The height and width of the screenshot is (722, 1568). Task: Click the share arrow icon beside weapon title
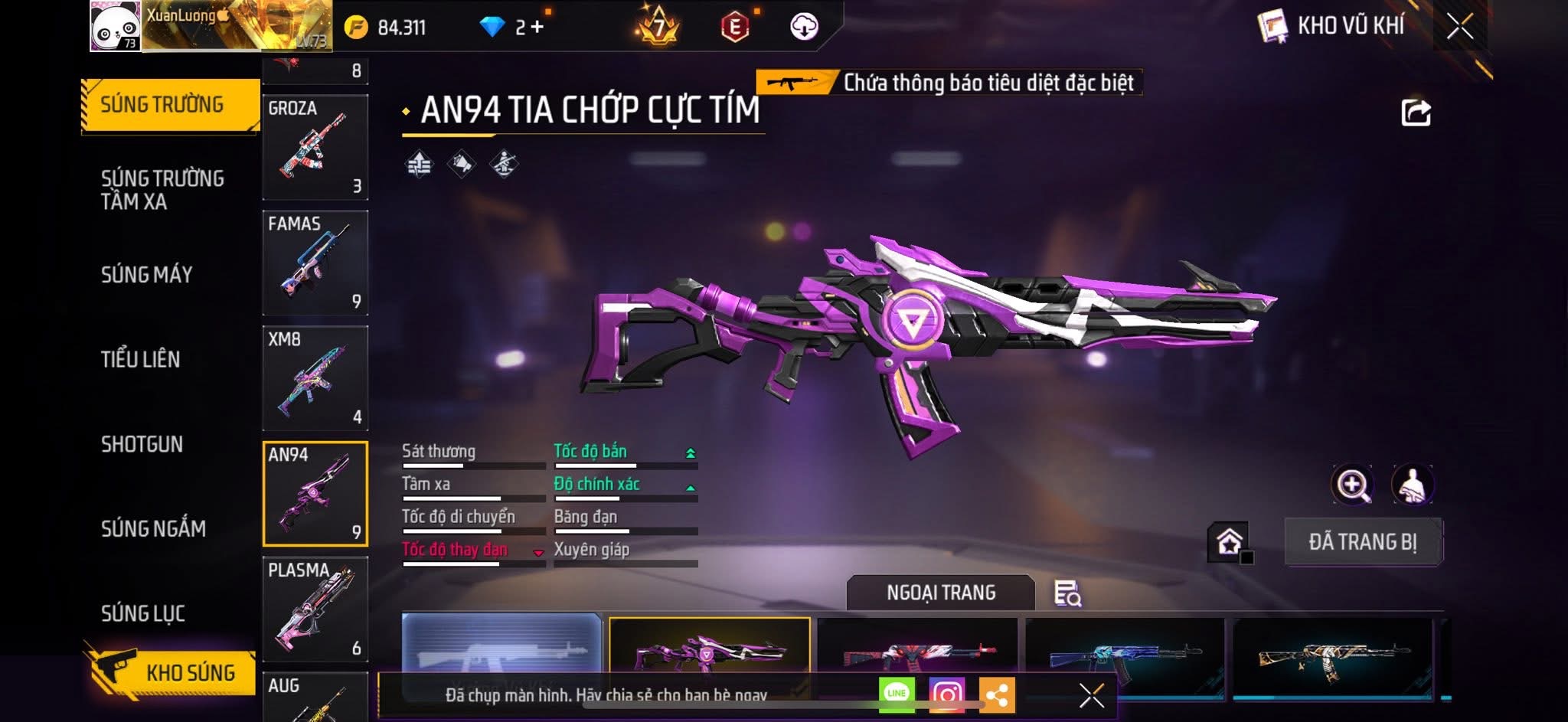[x=1416, y=113]
